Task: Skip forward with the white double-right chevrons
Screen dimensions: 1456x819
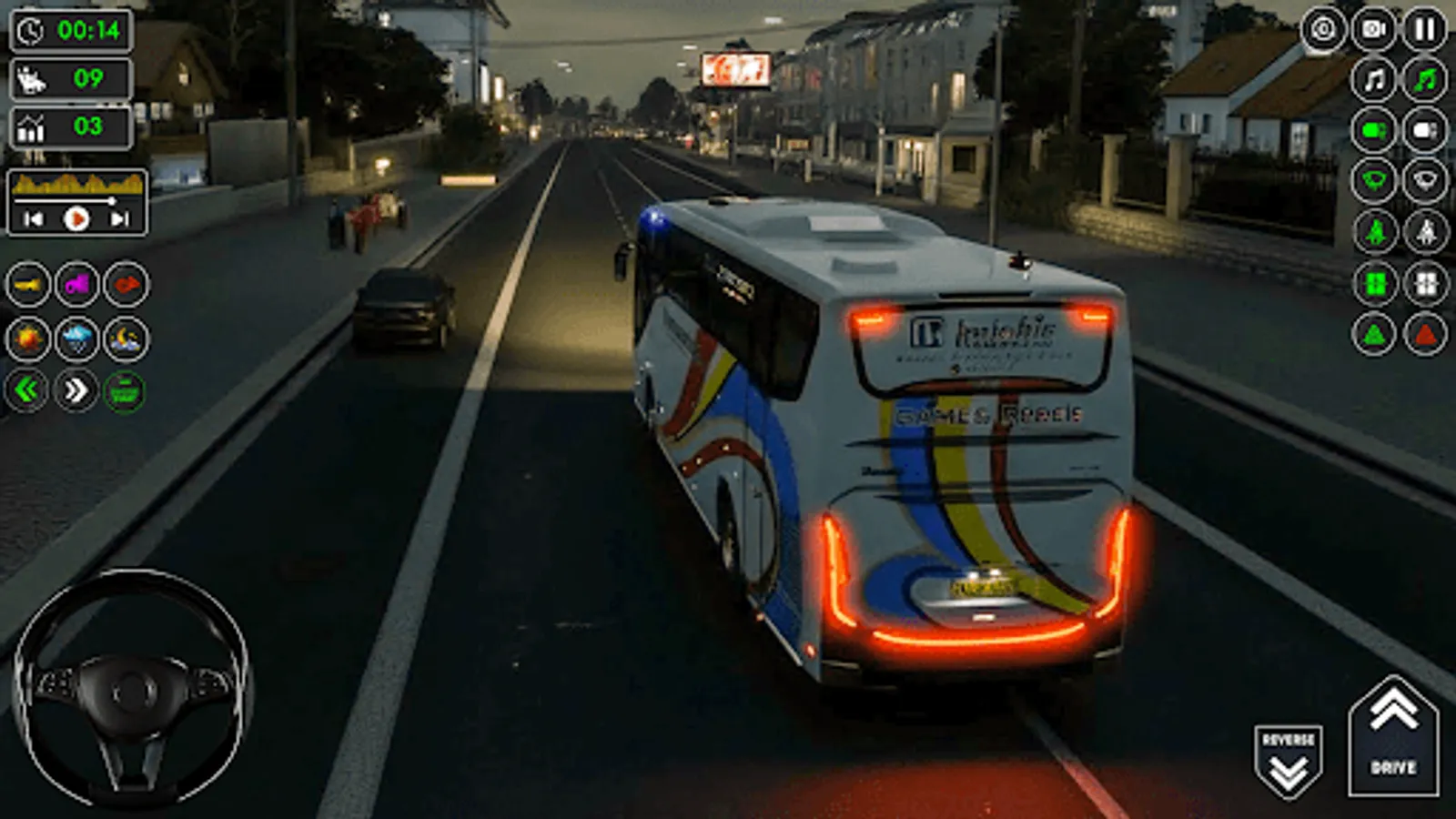Action: coord(77,391)
